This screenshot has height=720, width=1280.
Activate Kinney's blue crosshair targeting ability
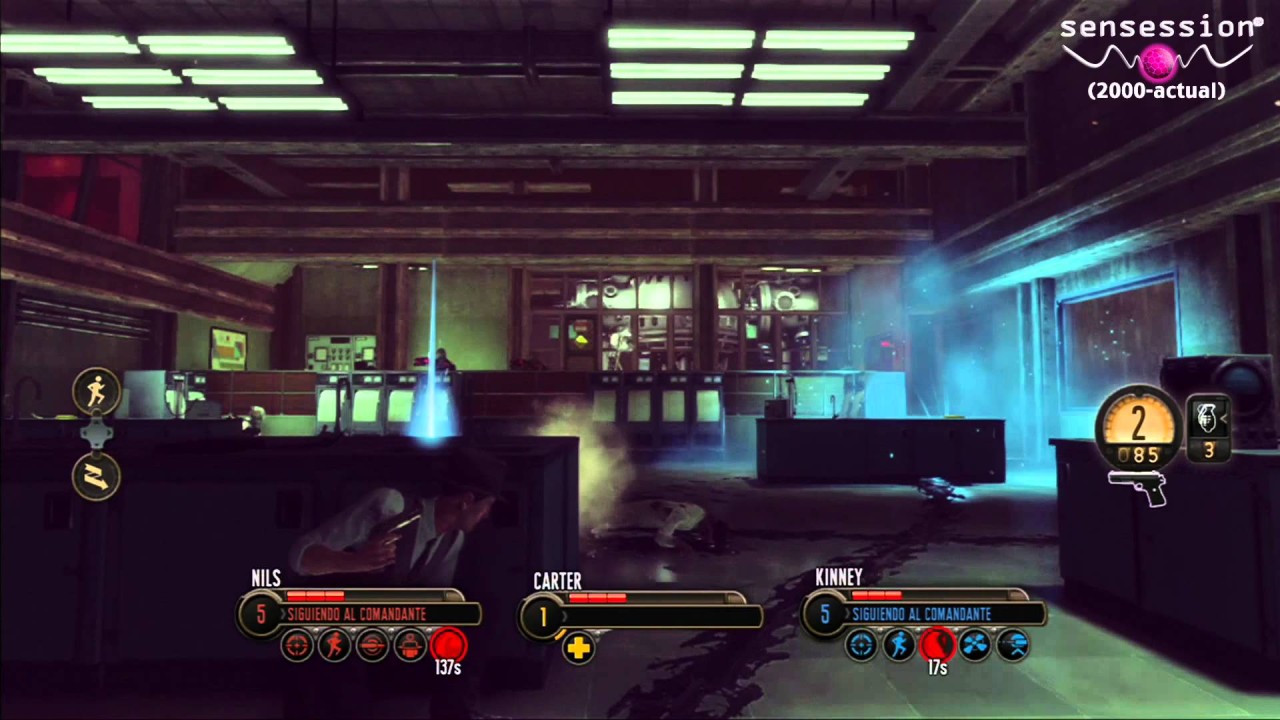point(861,645)
